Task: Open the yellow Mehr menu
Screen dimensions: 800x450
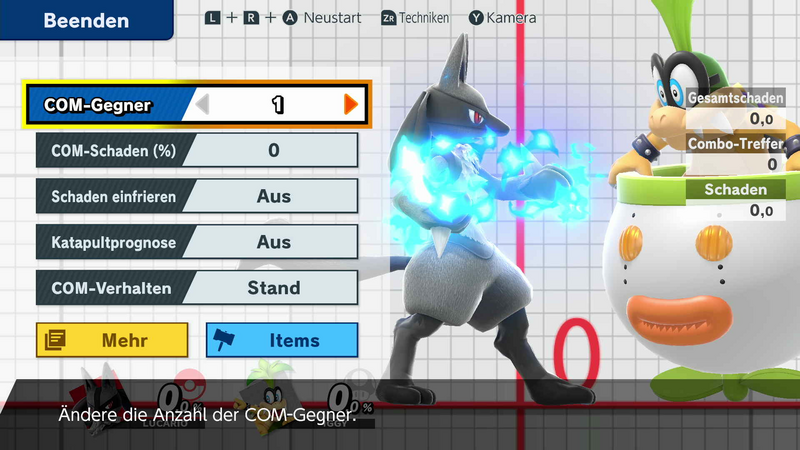Action: (112, 340)
